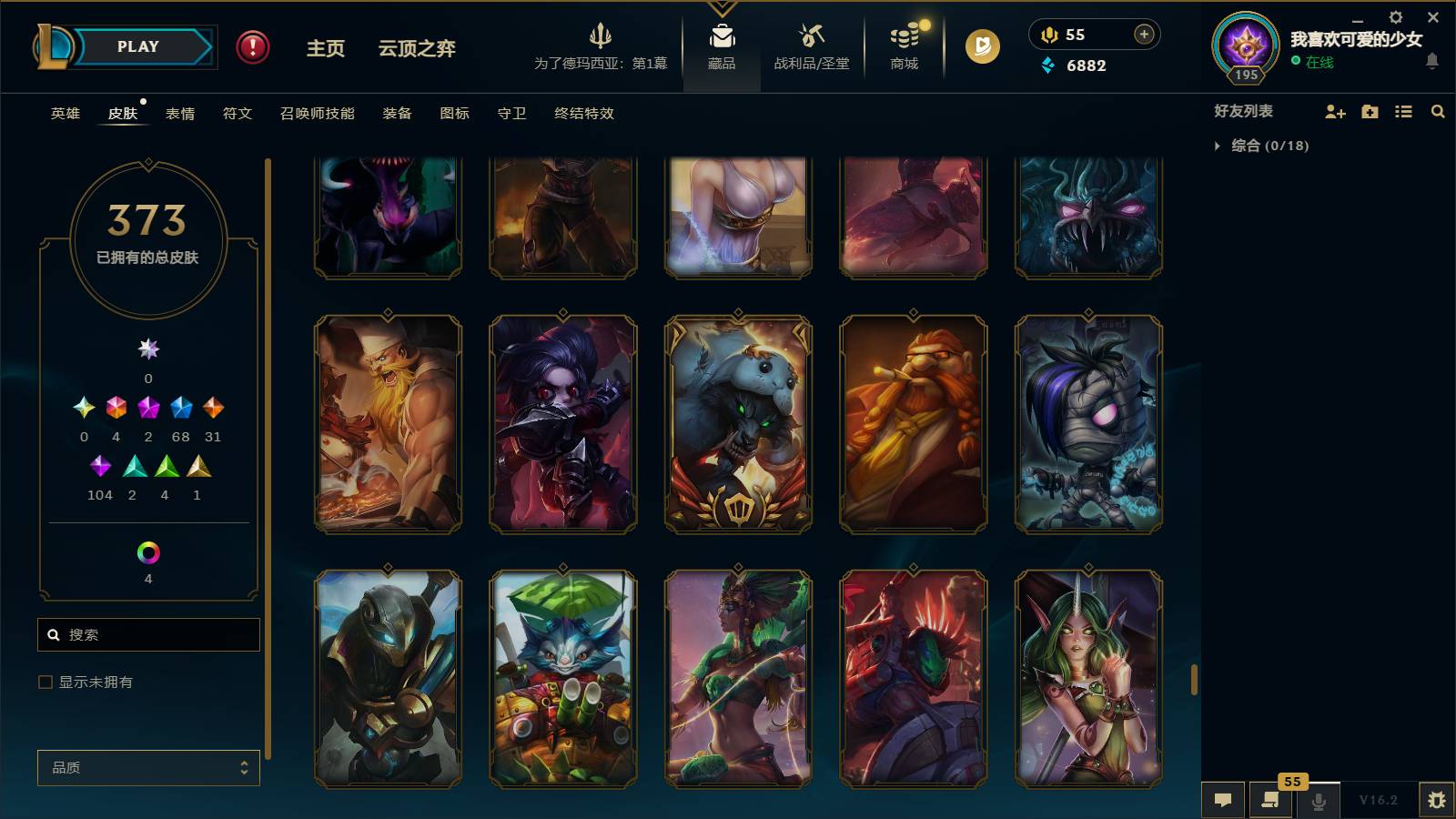Click the create friend group folder icon
The width and height of the screenshot is (1456, 819).
tap(1369, 111)
